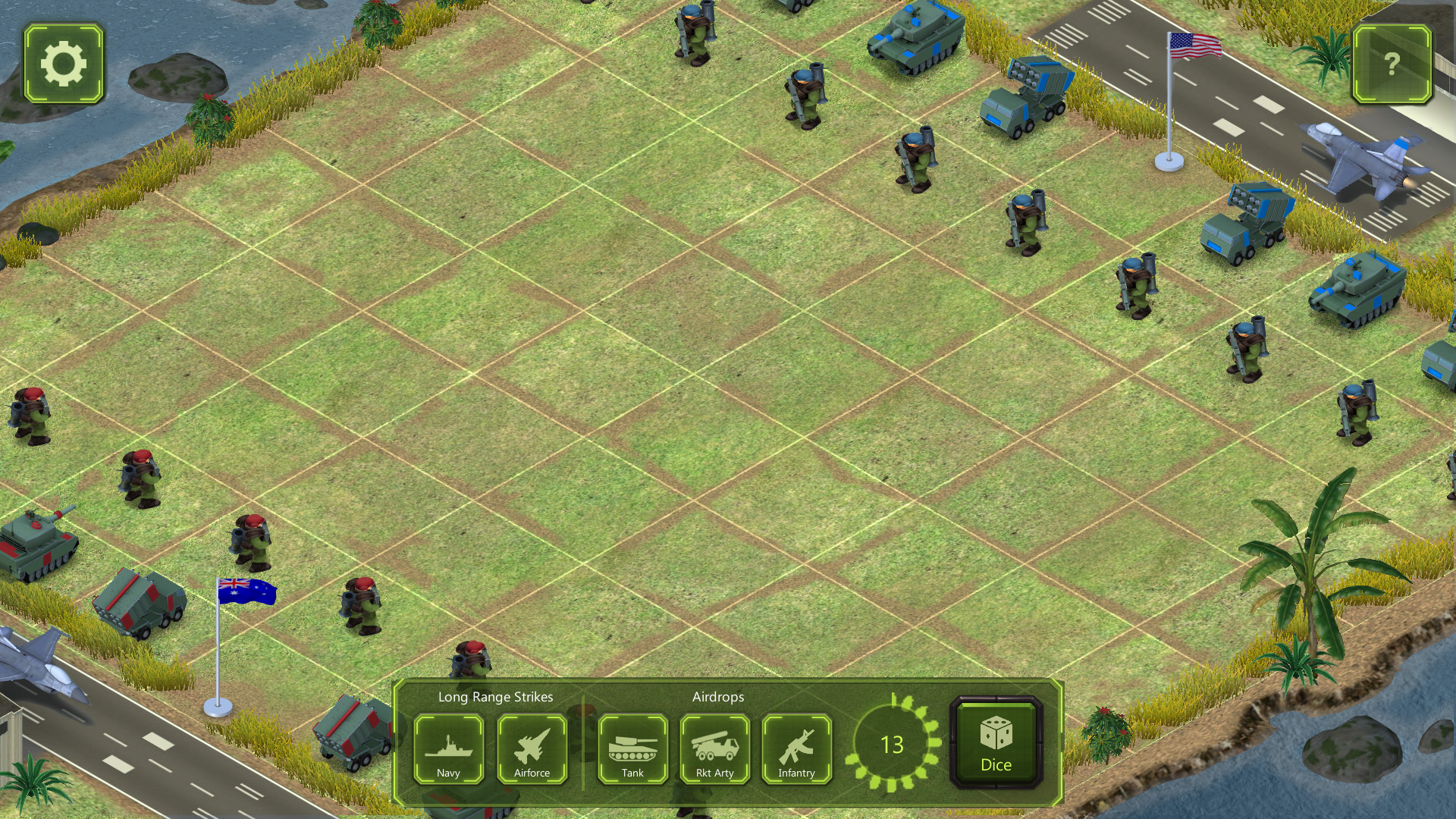Click the Long Range Strikes panel header
This screenshot has width=1456, height=819.
tap(494, 697)
